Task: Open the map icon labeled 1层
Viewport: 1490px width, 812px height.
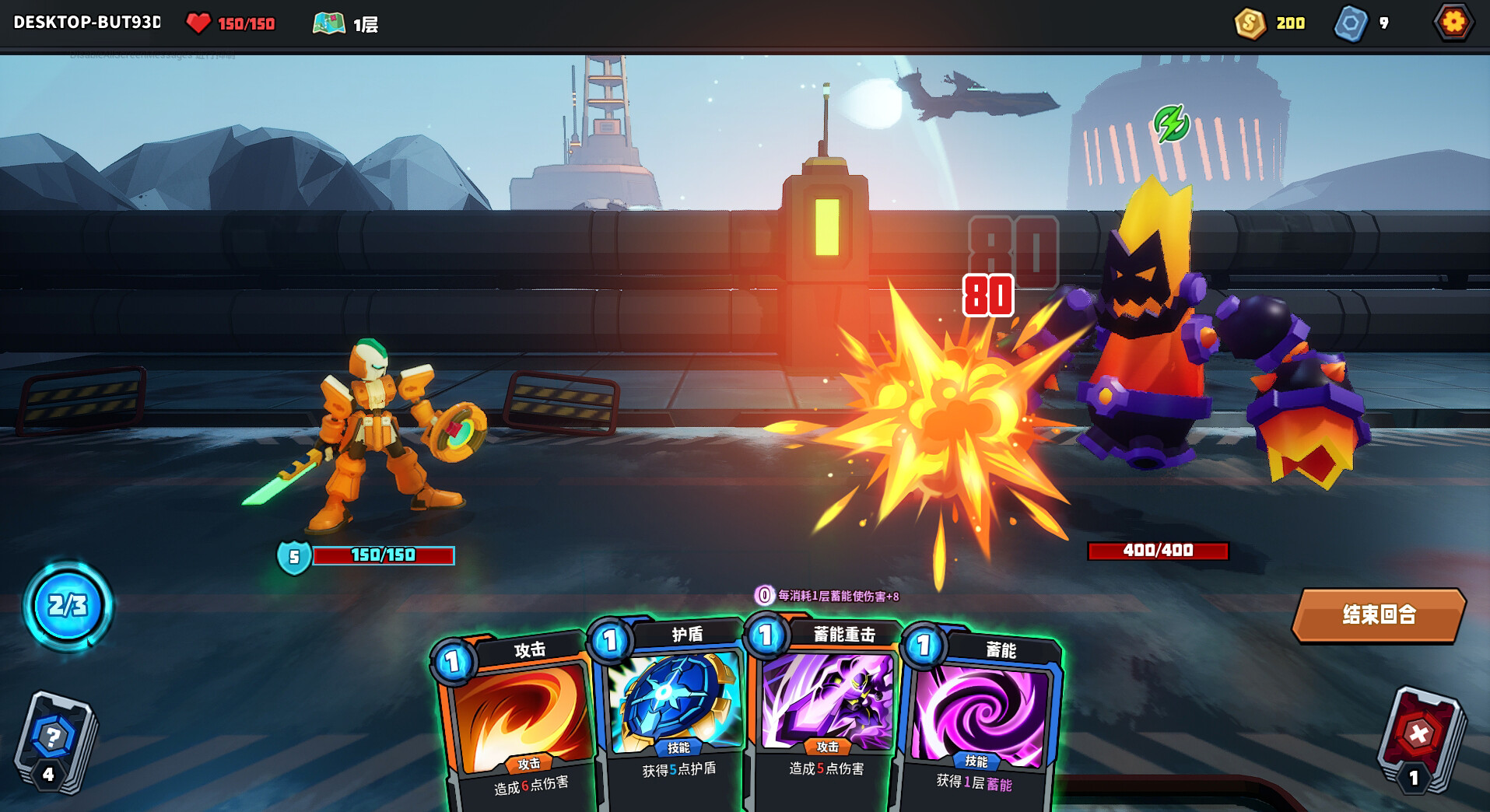Action: point(331,23)
